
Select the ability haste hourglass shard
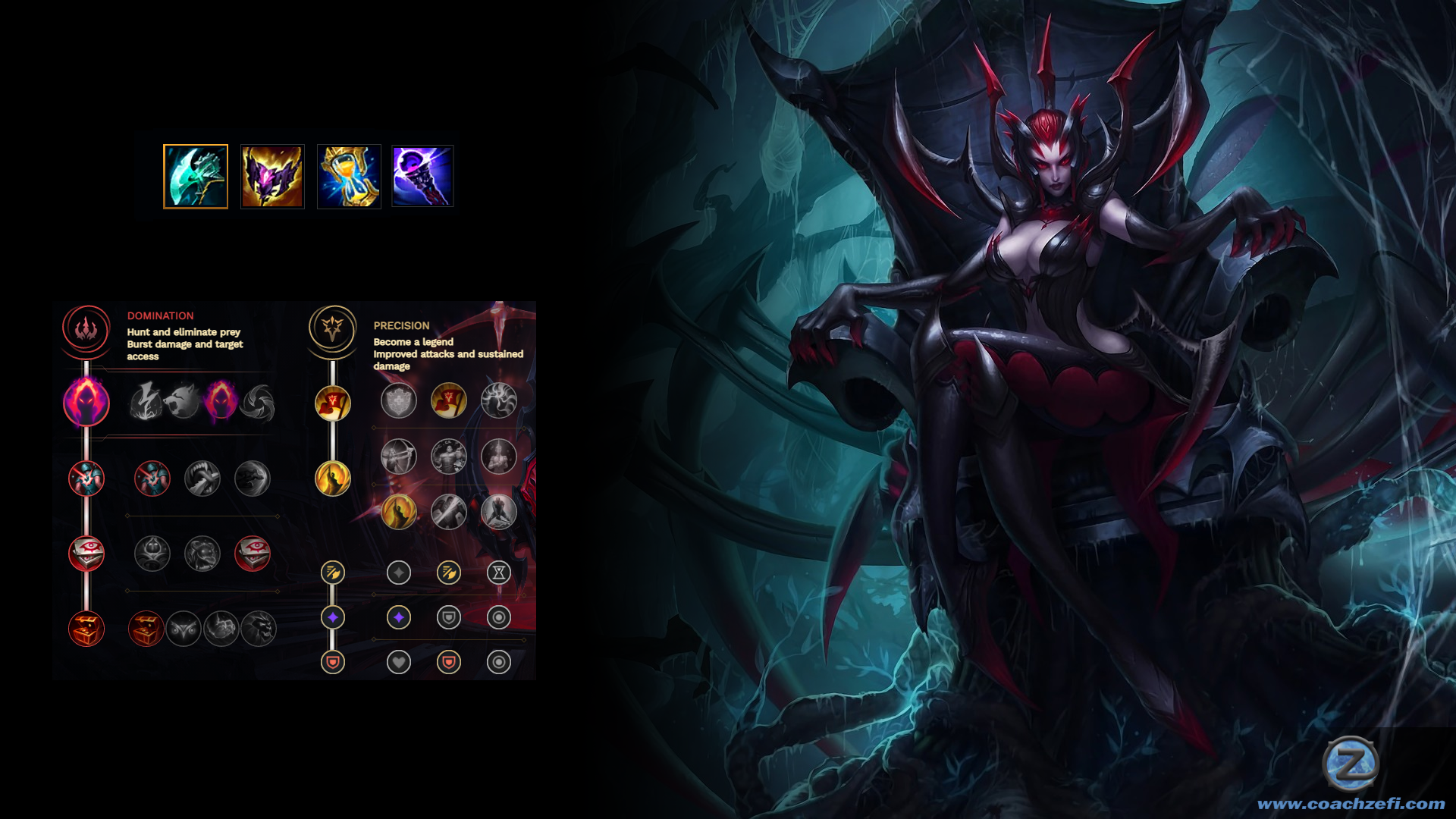tap(499, 573)
